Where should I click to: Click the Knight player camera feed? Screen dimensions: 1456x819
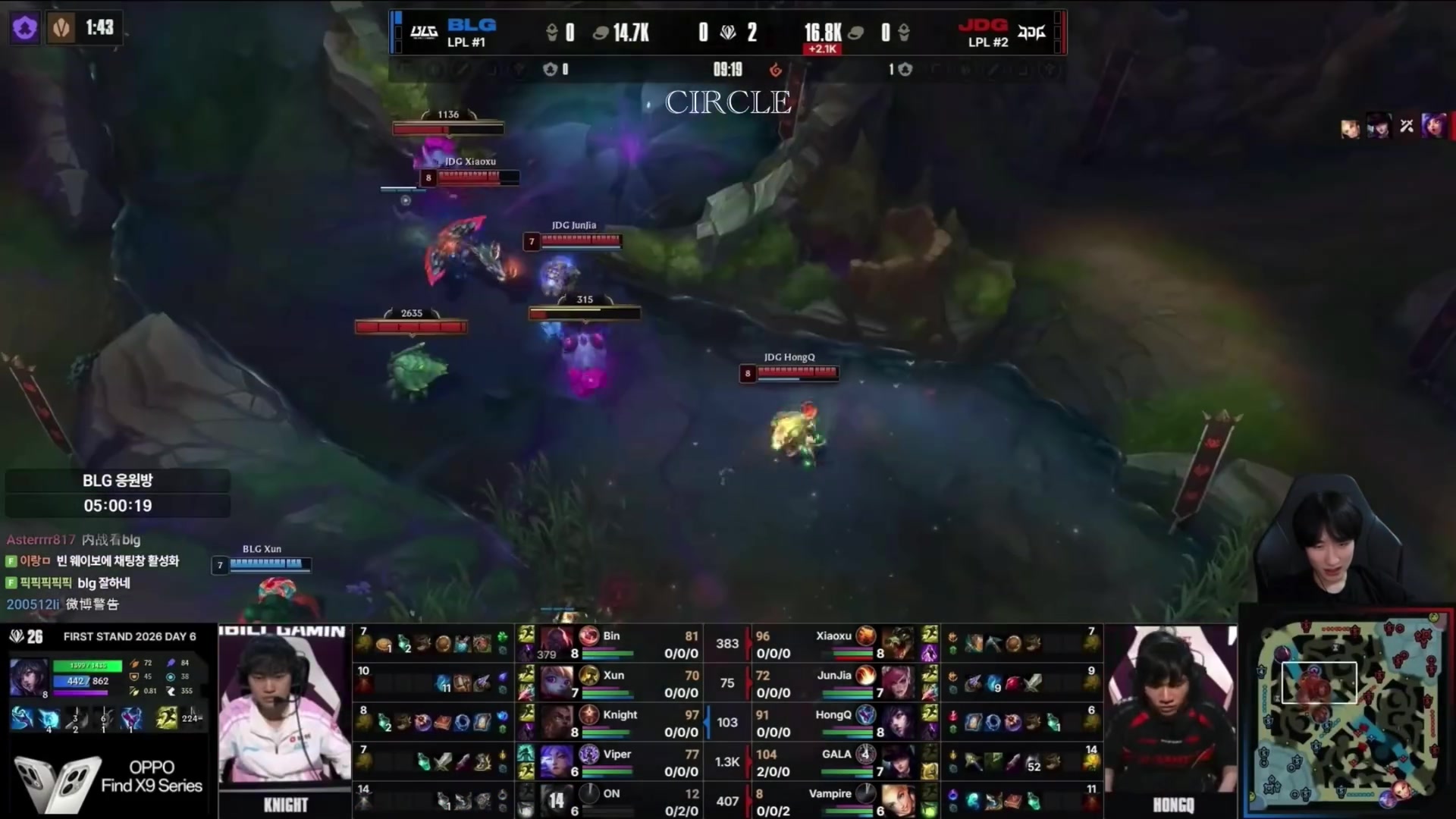pyautogui.click(x=284, y=717)
